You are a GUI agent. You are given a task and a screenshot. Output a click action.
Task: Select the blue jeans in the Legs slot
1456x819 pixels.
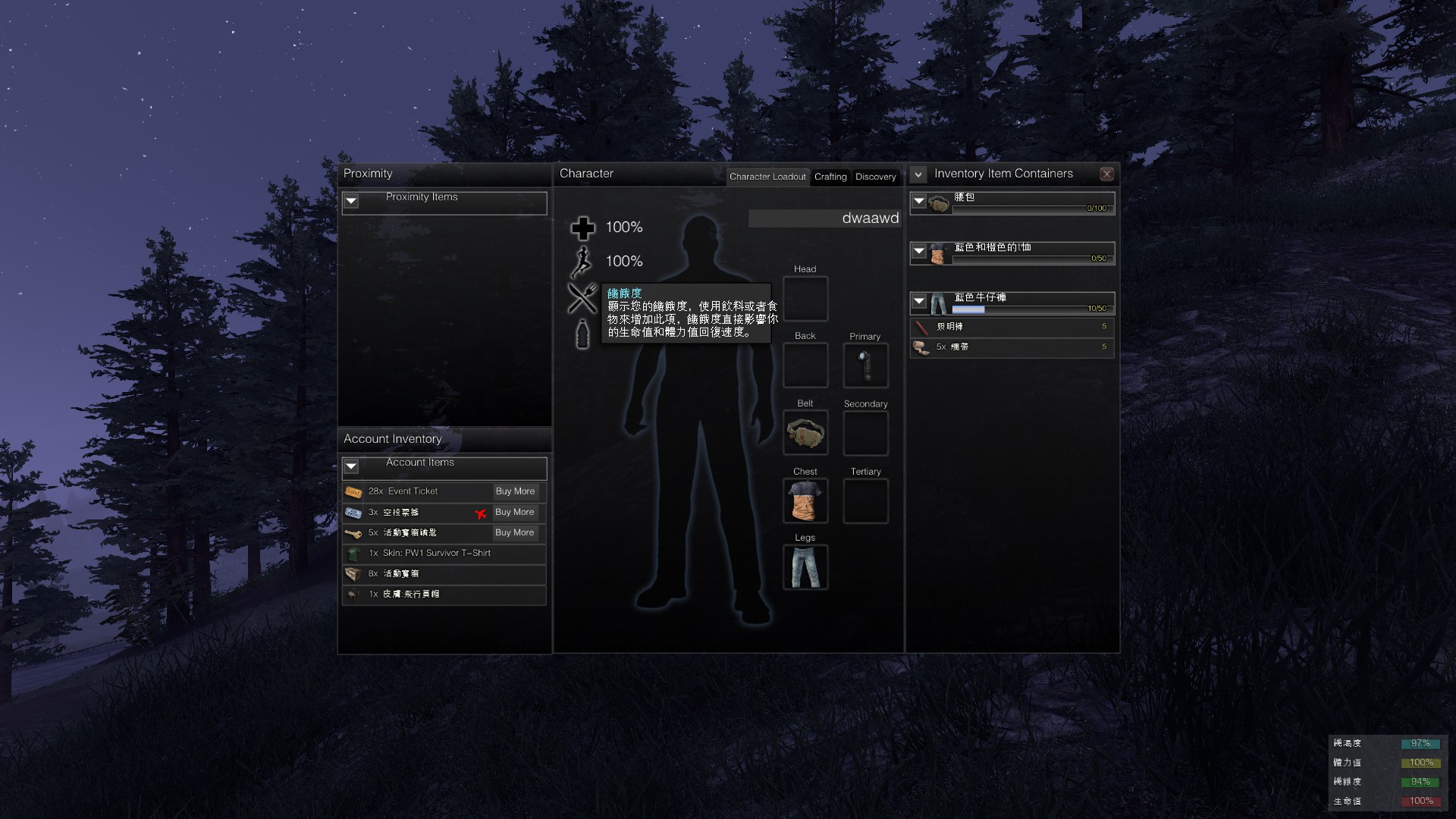click(805, 567)
